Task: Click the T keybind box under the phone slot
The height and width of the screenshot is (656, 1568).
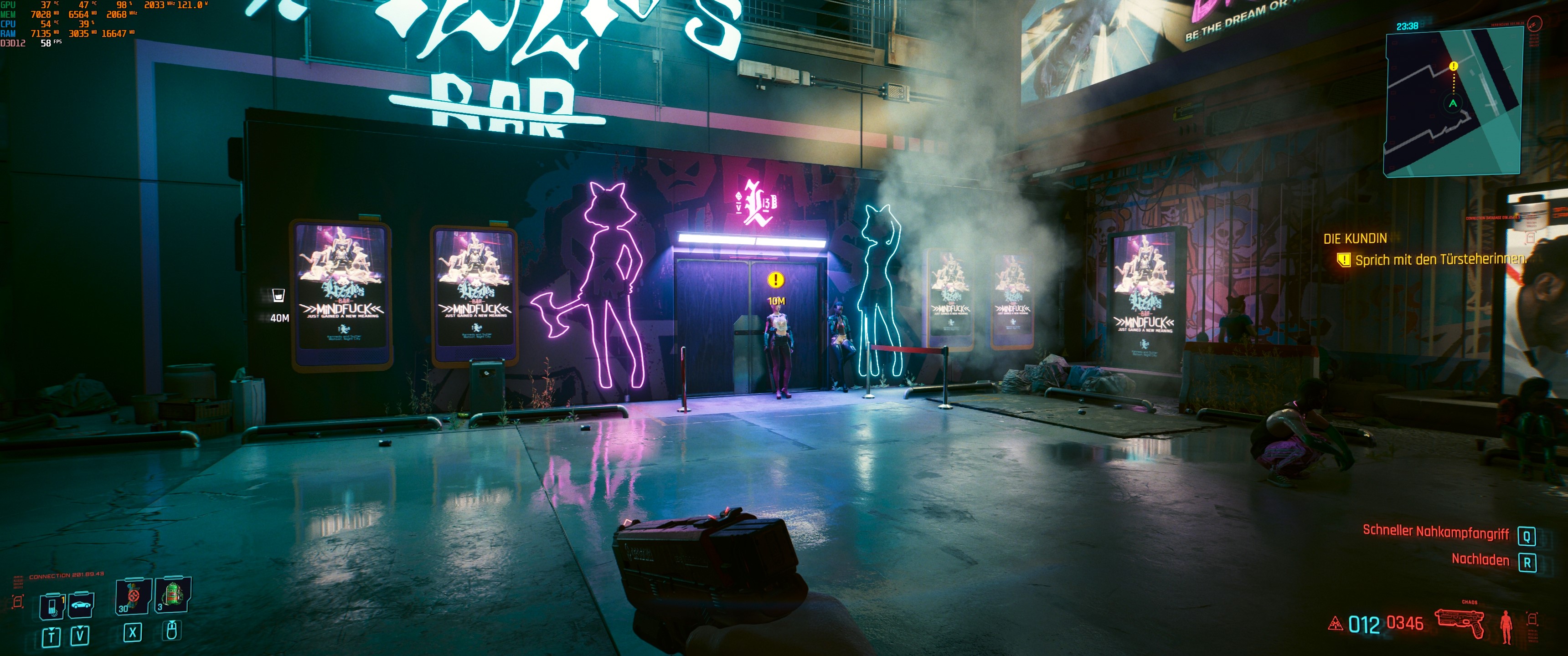Action: (52, 638)
